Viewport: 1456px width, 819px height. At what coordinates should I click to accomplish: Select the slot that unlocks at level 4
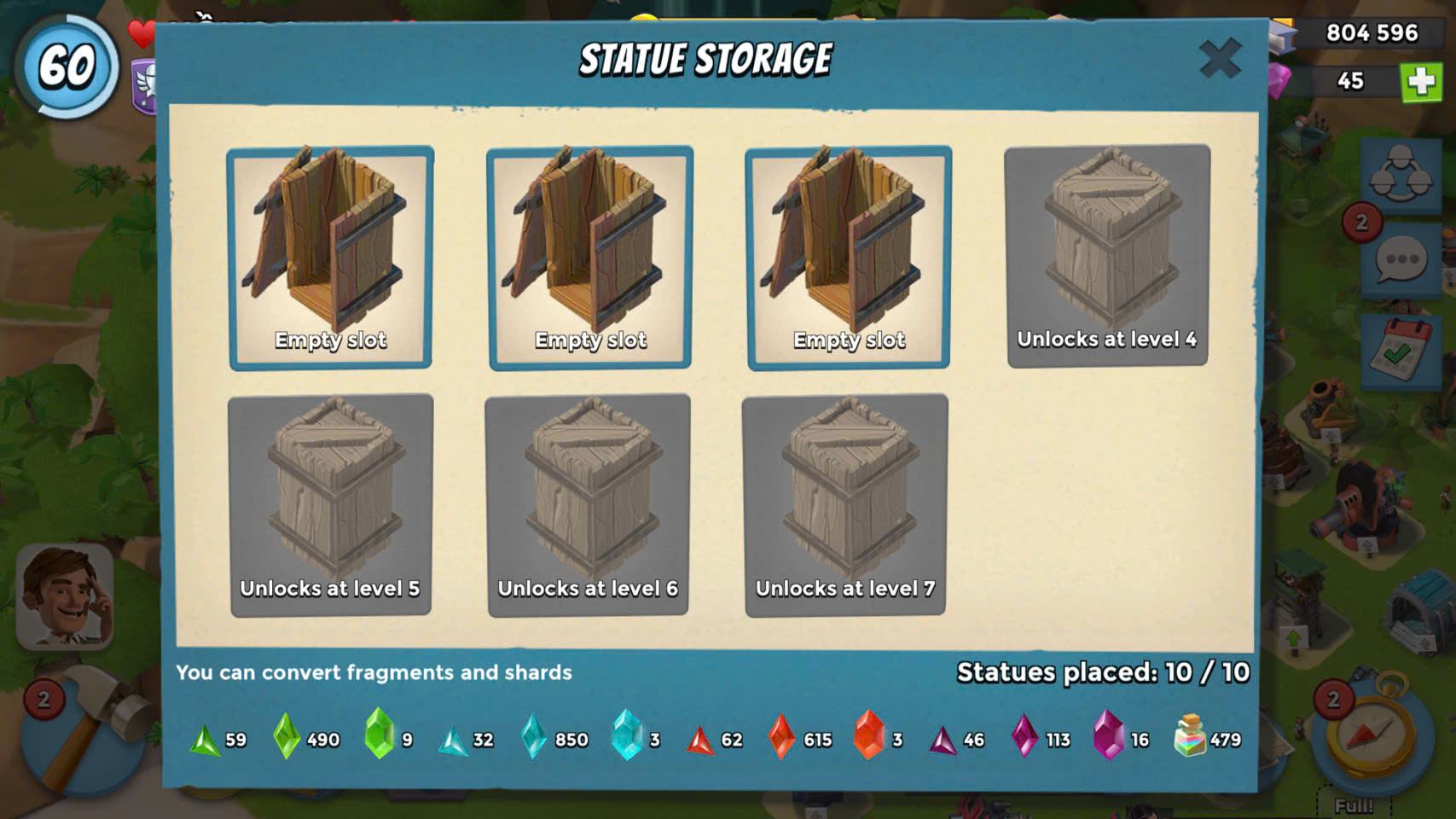point(1107,256)
